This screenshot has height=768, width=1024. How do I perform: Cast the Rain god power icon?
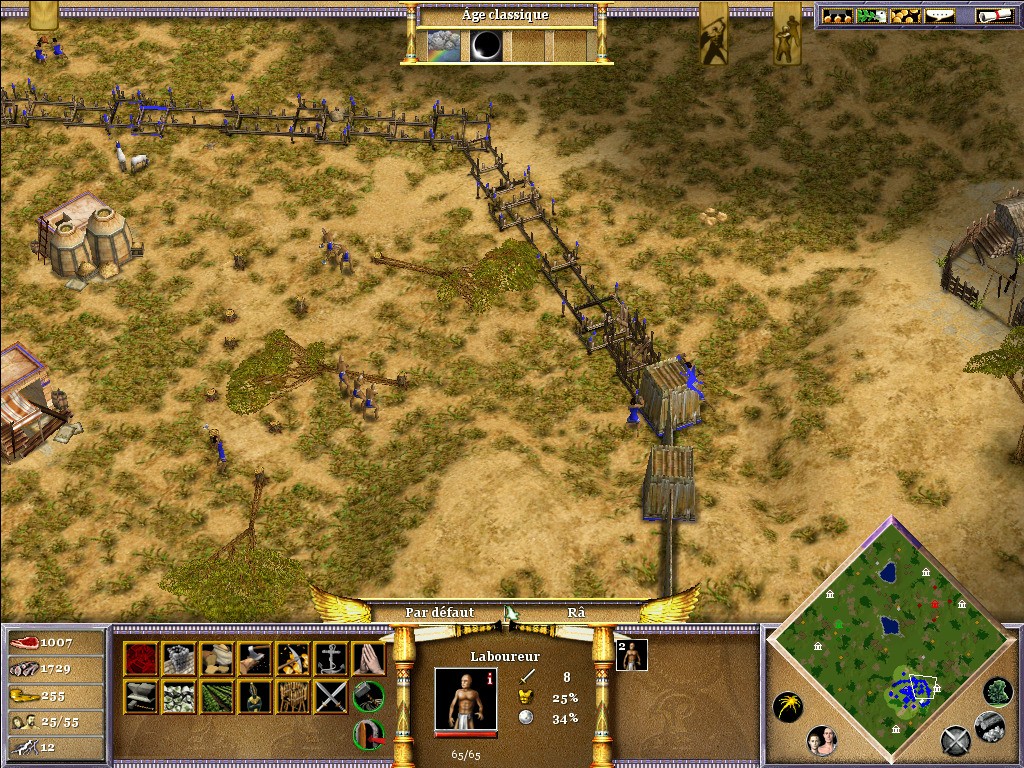point(444,46)
